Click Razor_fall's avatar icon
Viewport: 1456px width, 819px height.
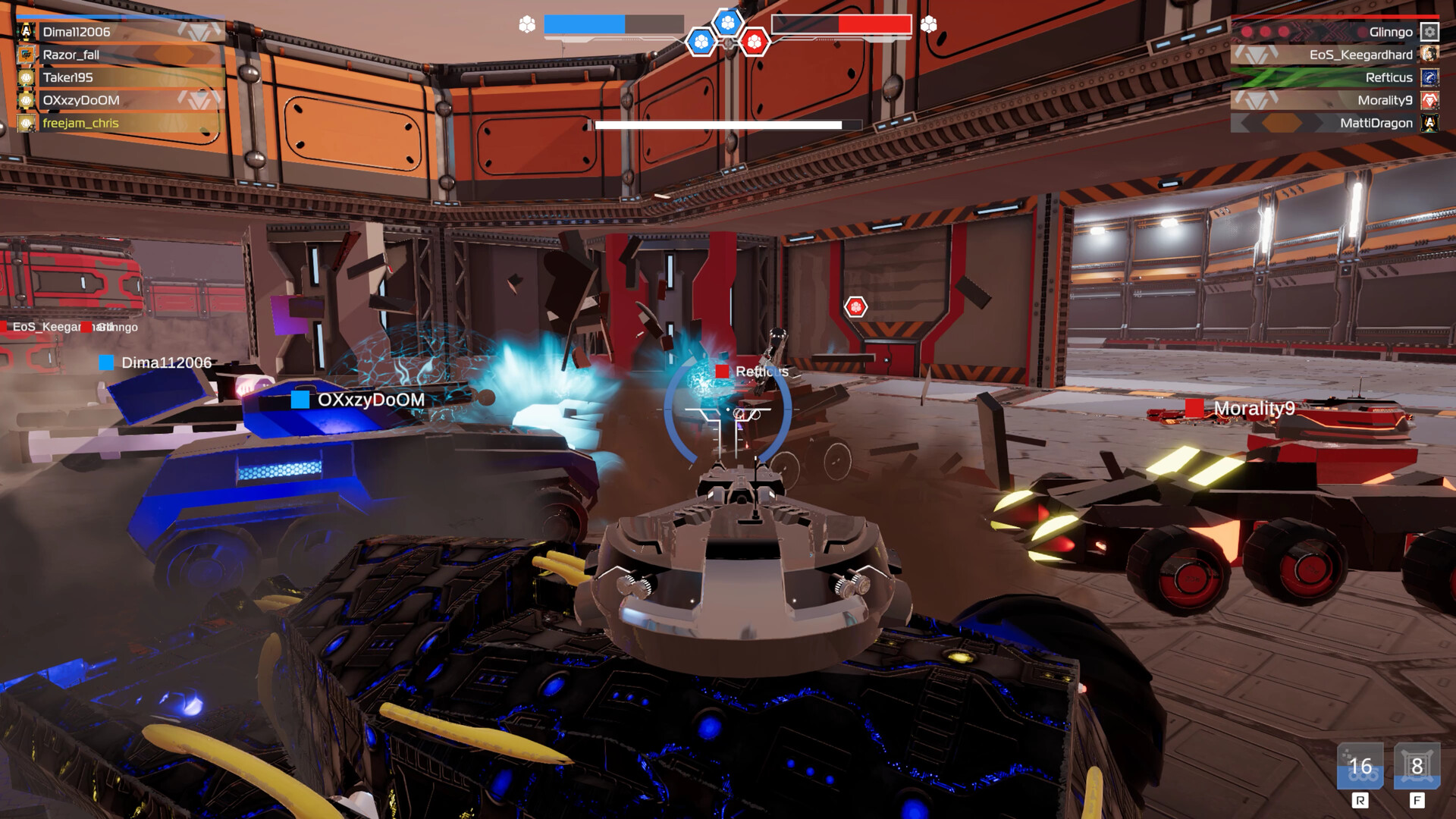click(x=26, y=55)
